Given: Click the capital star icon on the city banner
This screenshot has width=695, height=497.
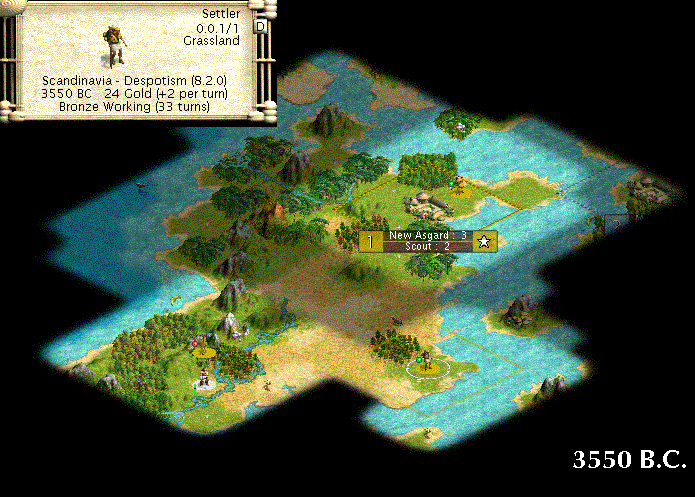Looking at the screenshot, I should point(484,241).
